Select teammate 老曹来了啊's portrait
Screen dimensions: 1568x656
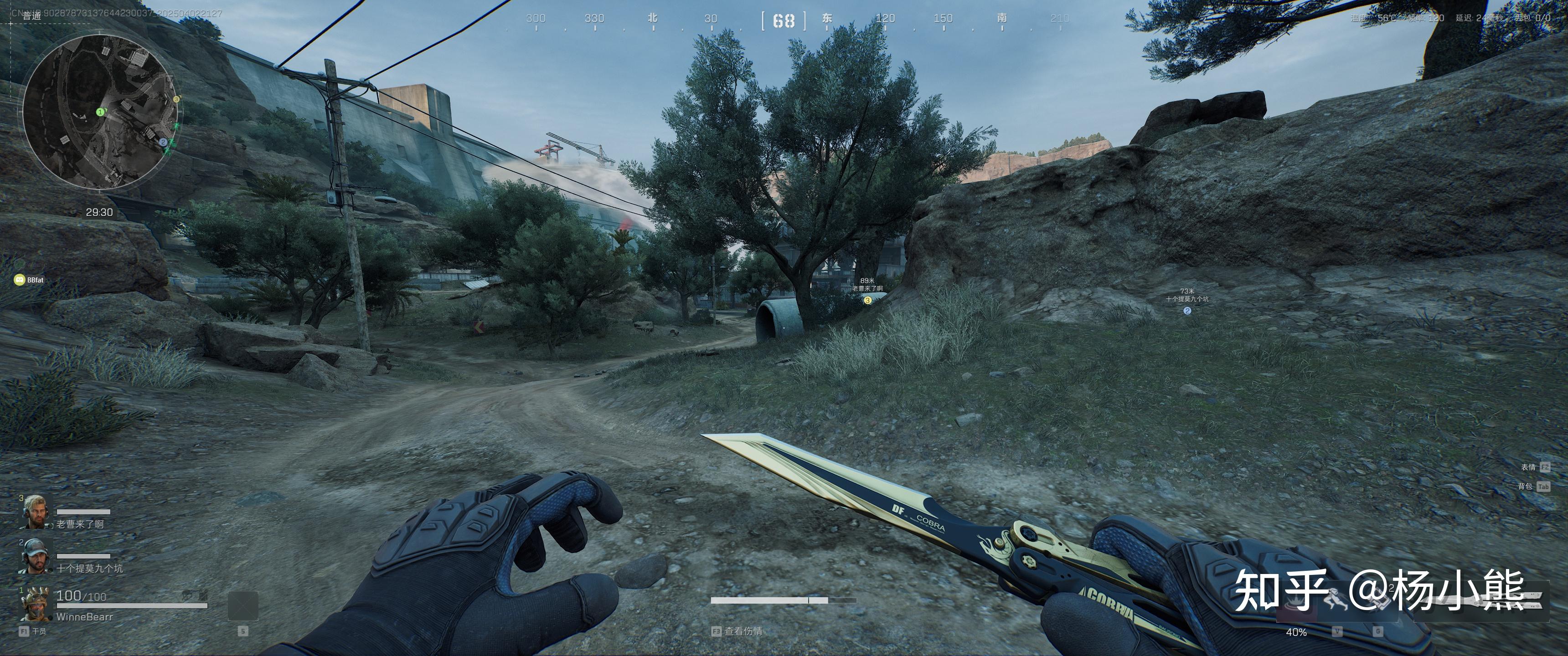tap(34, 512)
